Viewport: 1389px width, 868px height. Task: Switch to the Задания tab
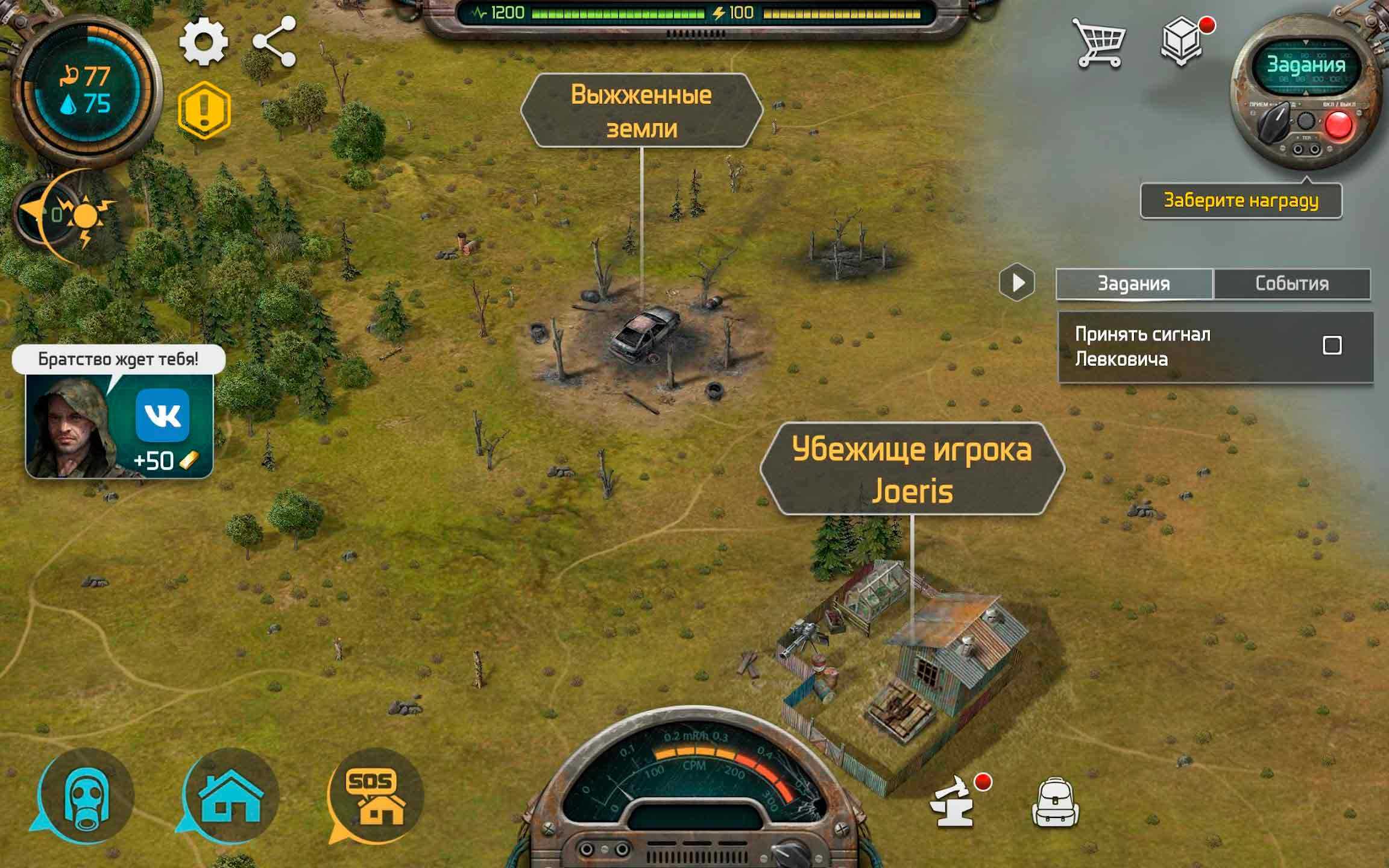click(1133, 283)
